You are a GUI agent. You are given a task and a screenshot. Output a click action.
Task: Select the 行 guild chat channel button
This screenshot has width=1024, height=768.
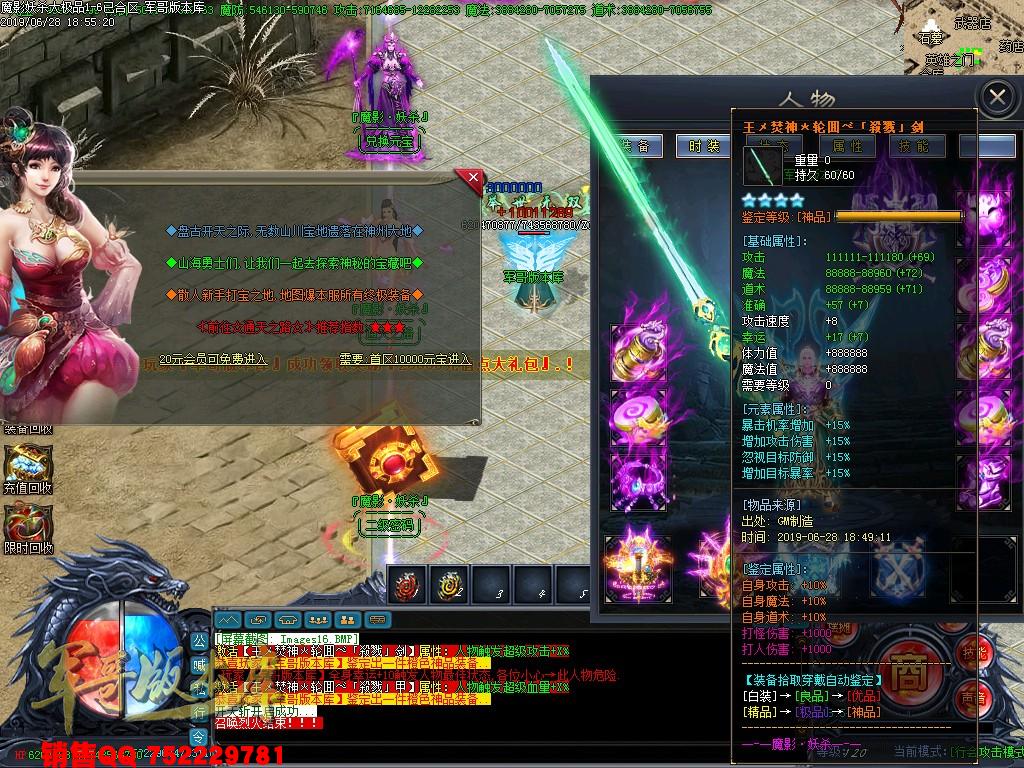pyautogui.click(x=199, y=710)
